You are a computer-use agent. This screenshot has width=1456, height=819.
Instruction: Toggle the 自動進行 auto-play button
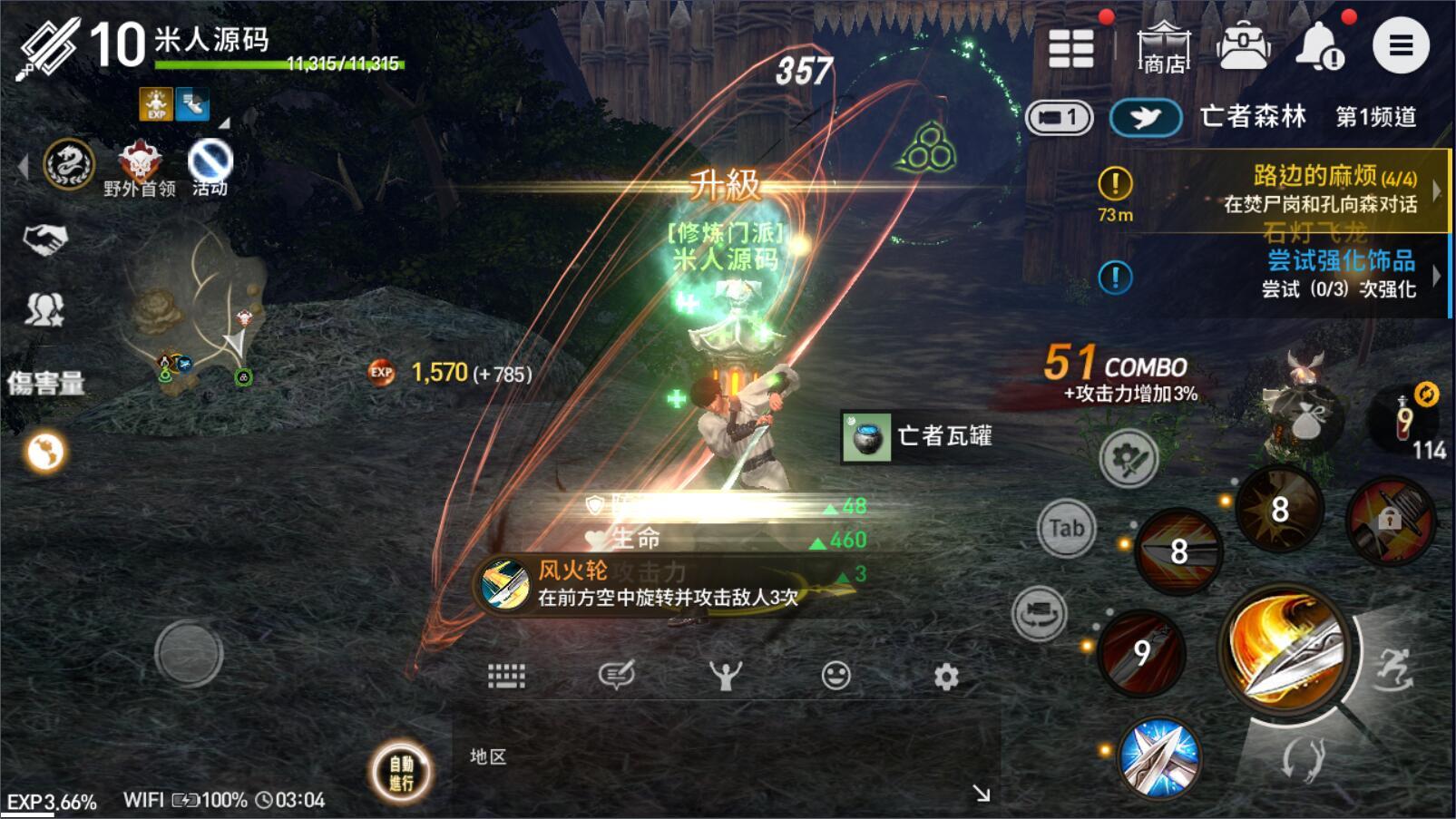(x=401, y=773)
